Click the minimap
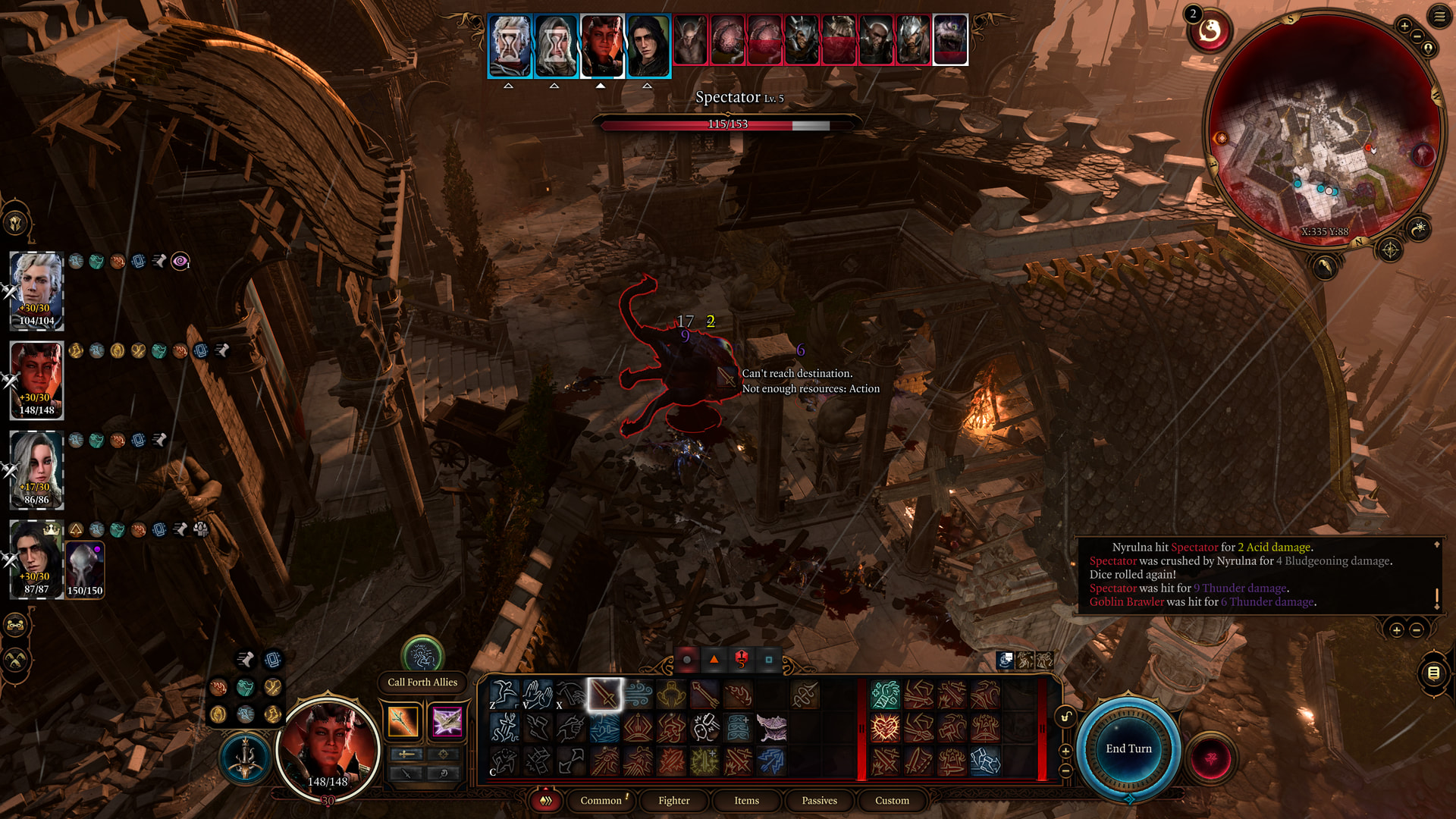Viewport: 1456px width, 819px height. click(x=1323, y=129)
